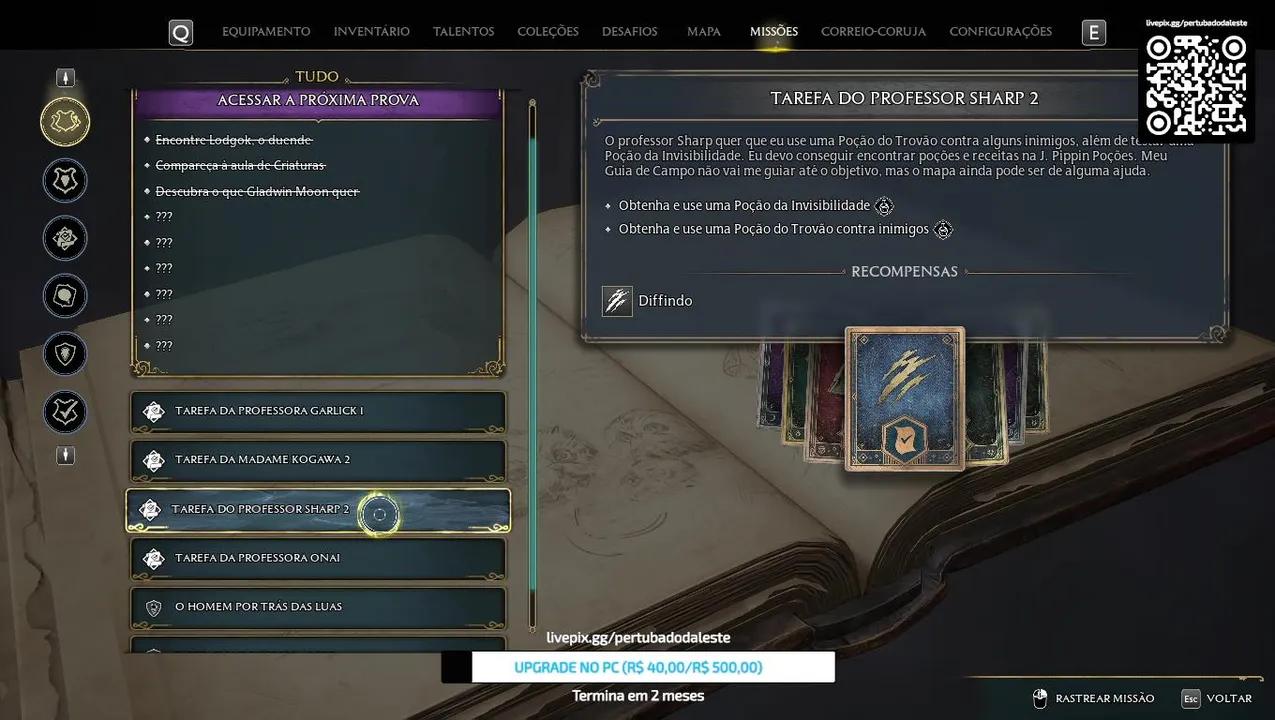Choose Tarefa da Professora Garlick 1

(318, 411)
